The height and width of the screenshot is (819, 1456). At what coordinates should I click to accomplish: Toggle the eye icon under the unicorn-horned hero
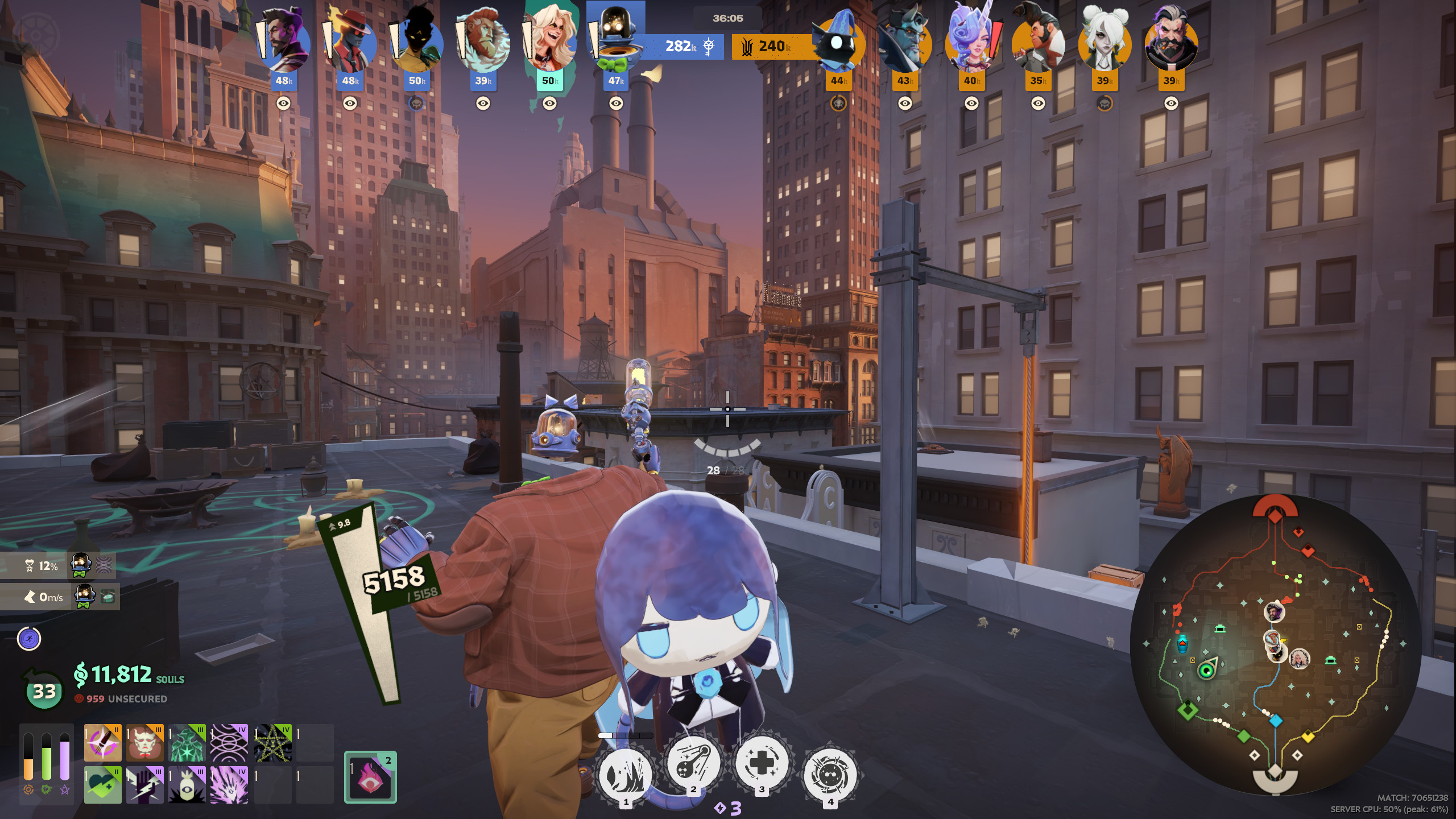[x=971, y=104]
